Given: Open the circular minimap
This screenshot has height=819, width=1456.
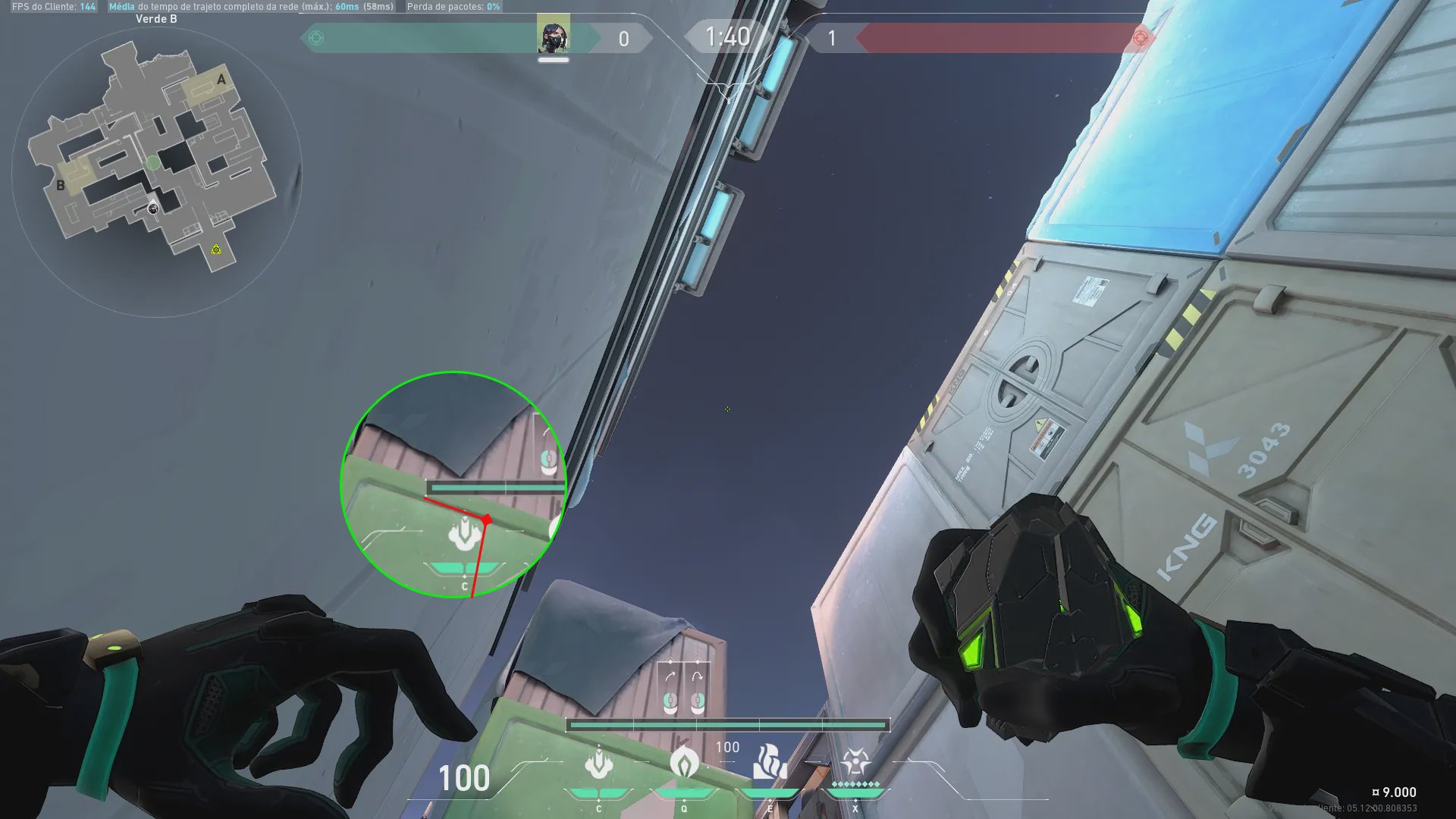Looking at the screenshot, I should click(157, 171).
